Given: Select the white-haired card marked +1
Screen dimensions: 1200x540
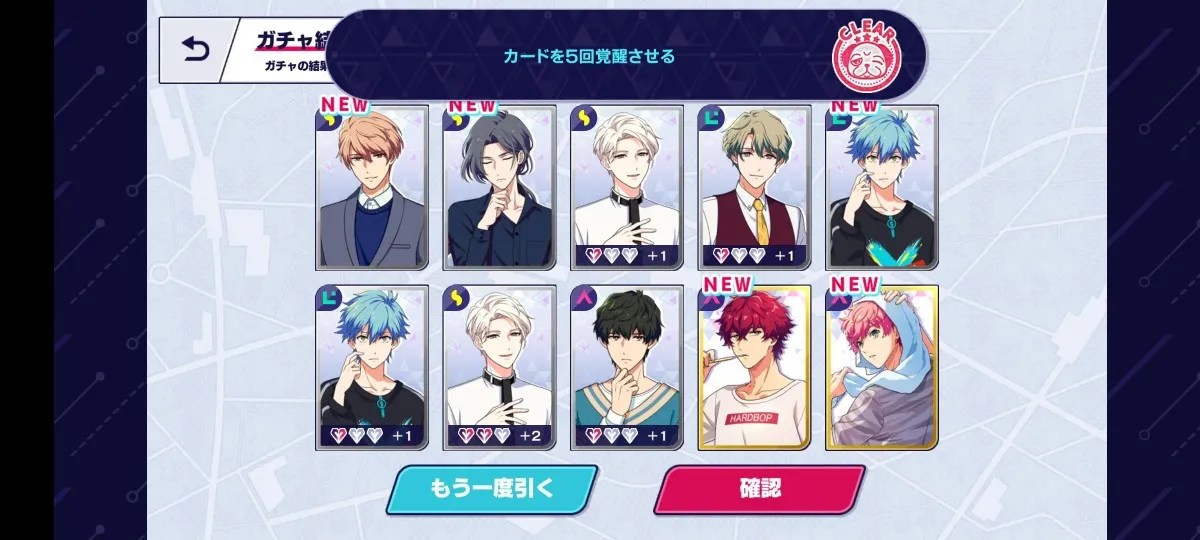Looking at the screenshot, I should click(x=627, y=188).
